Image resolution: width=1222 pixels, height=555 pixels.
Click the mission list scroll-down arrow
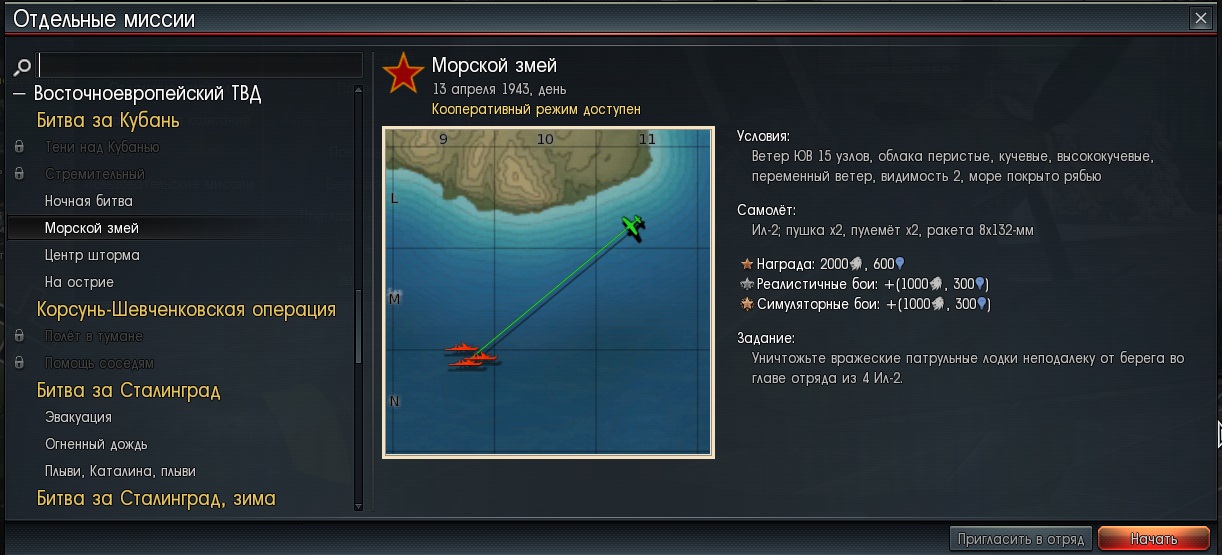(359, 507)
